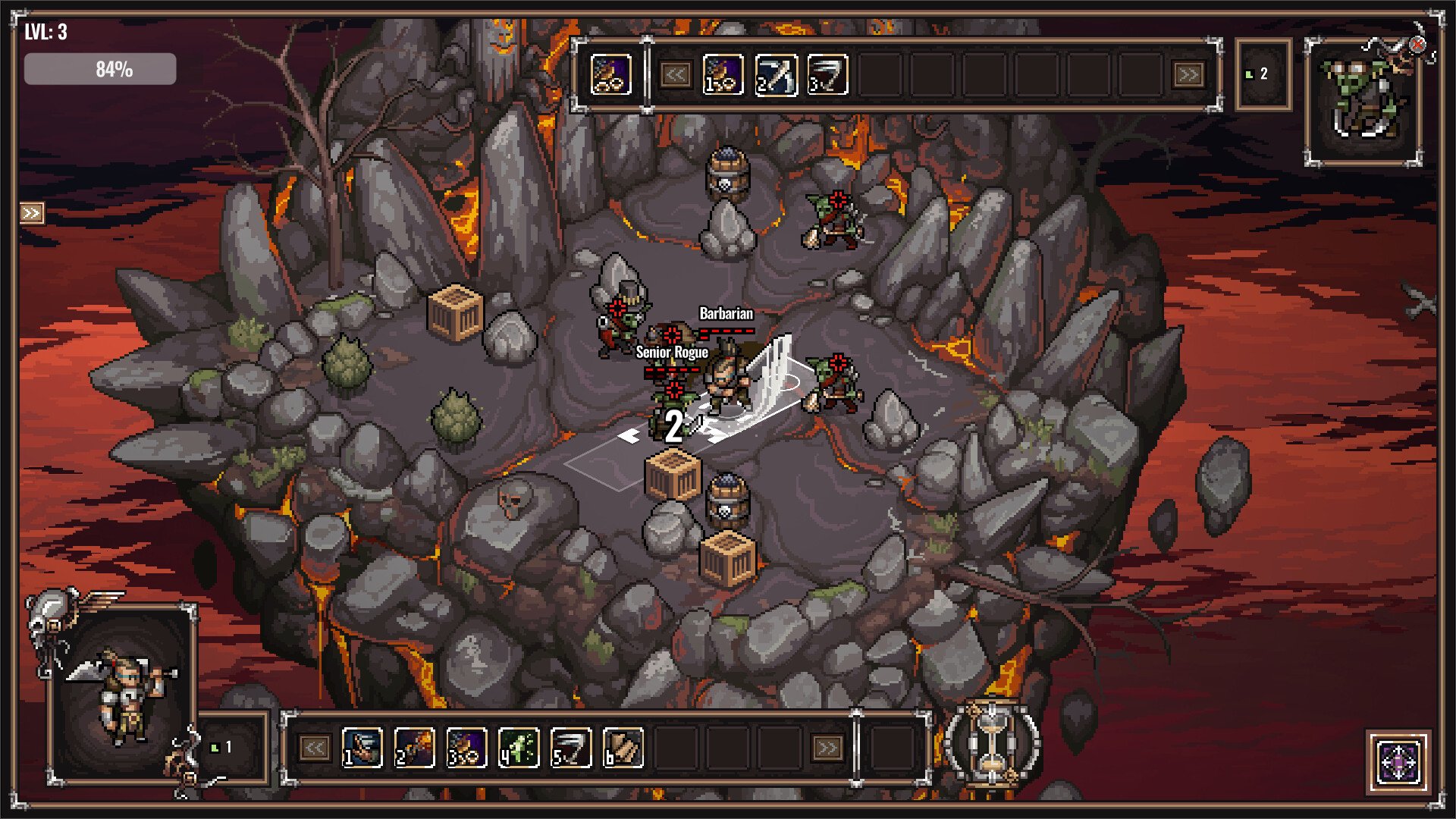
Task: Page player ability bar to the left
Action: 314,748
